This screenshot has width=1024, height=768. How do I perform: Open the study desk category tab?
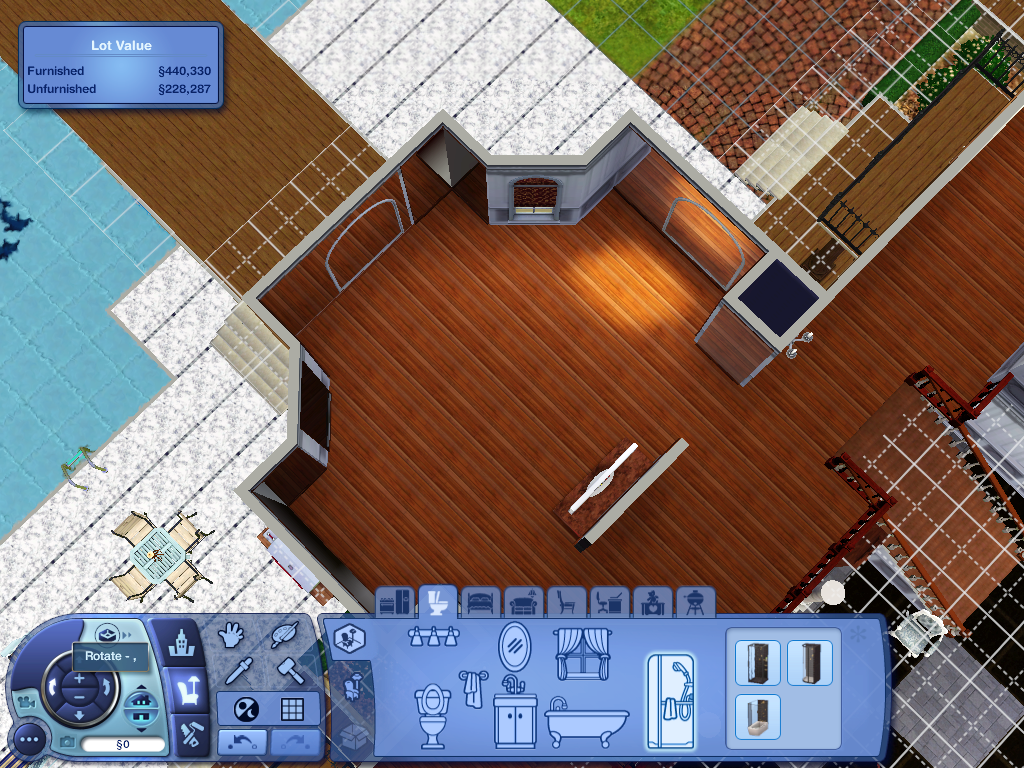point(610,603)
